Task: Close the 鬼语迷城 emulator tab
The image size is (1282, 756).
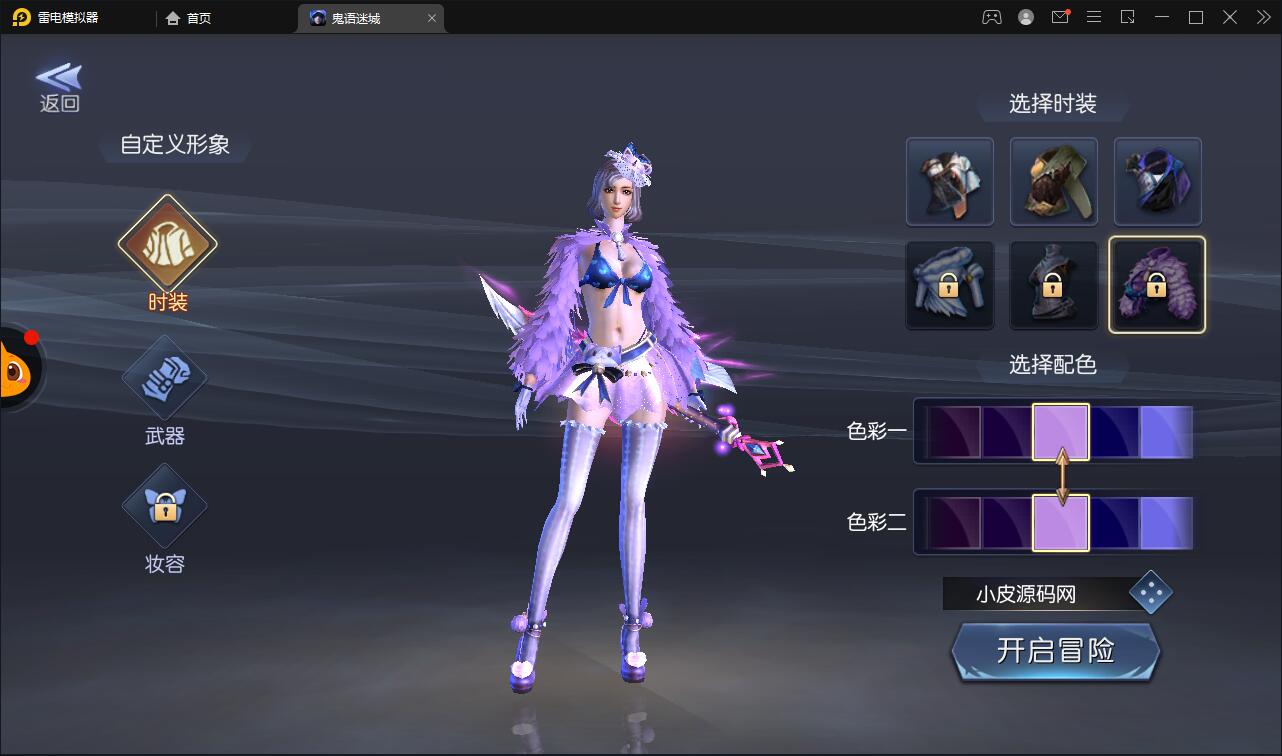Action: pos(432,18)
